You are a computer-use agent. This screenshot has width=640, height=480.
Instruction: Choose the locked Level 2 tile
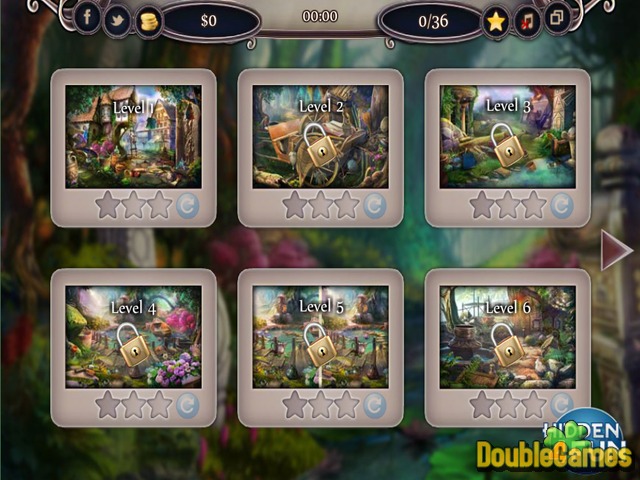click(x=320, y=136)
